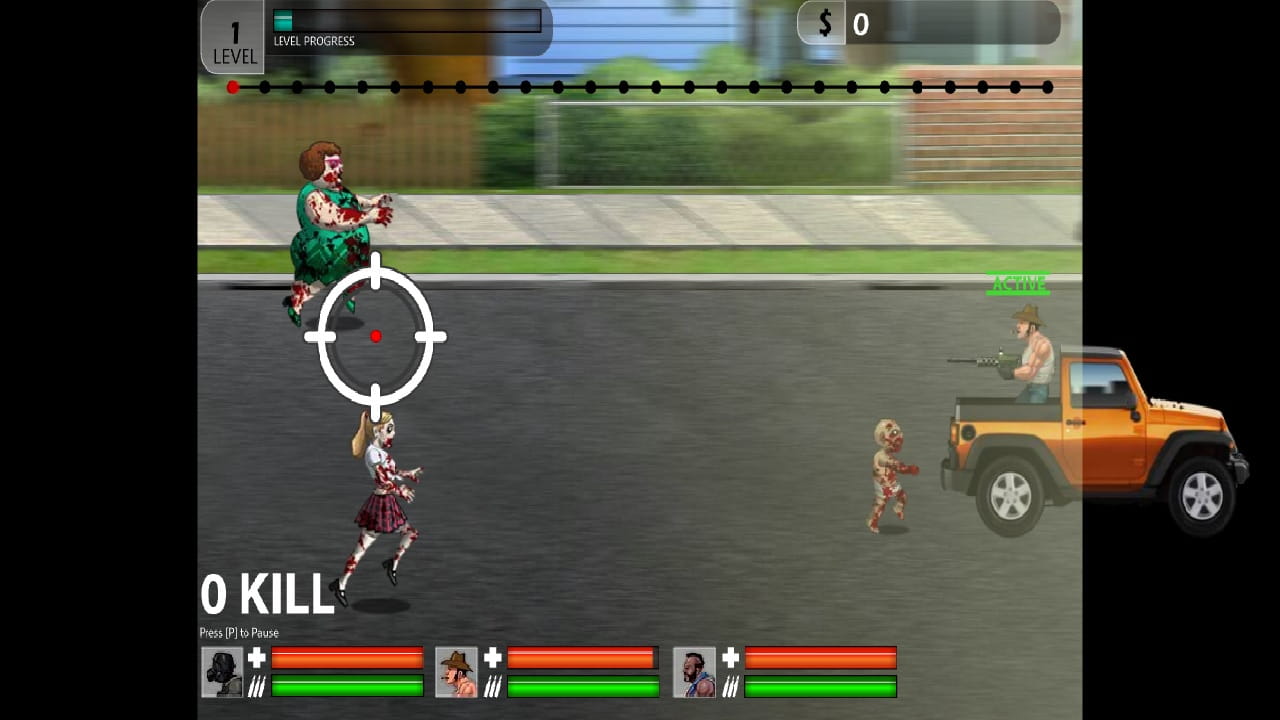Click the ammo claw icon under mohawk portrait
Image resolution: width=1280 pixels, height=720 pixels.
(729, 686)
